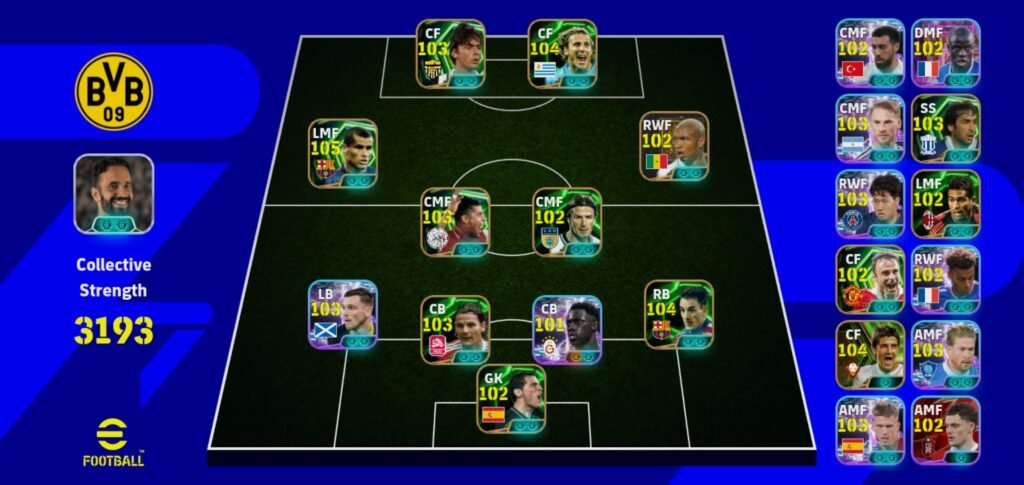Choose the CF card rated 103
The width and height of the screenshot is (1024, 485).
(450, 54)
